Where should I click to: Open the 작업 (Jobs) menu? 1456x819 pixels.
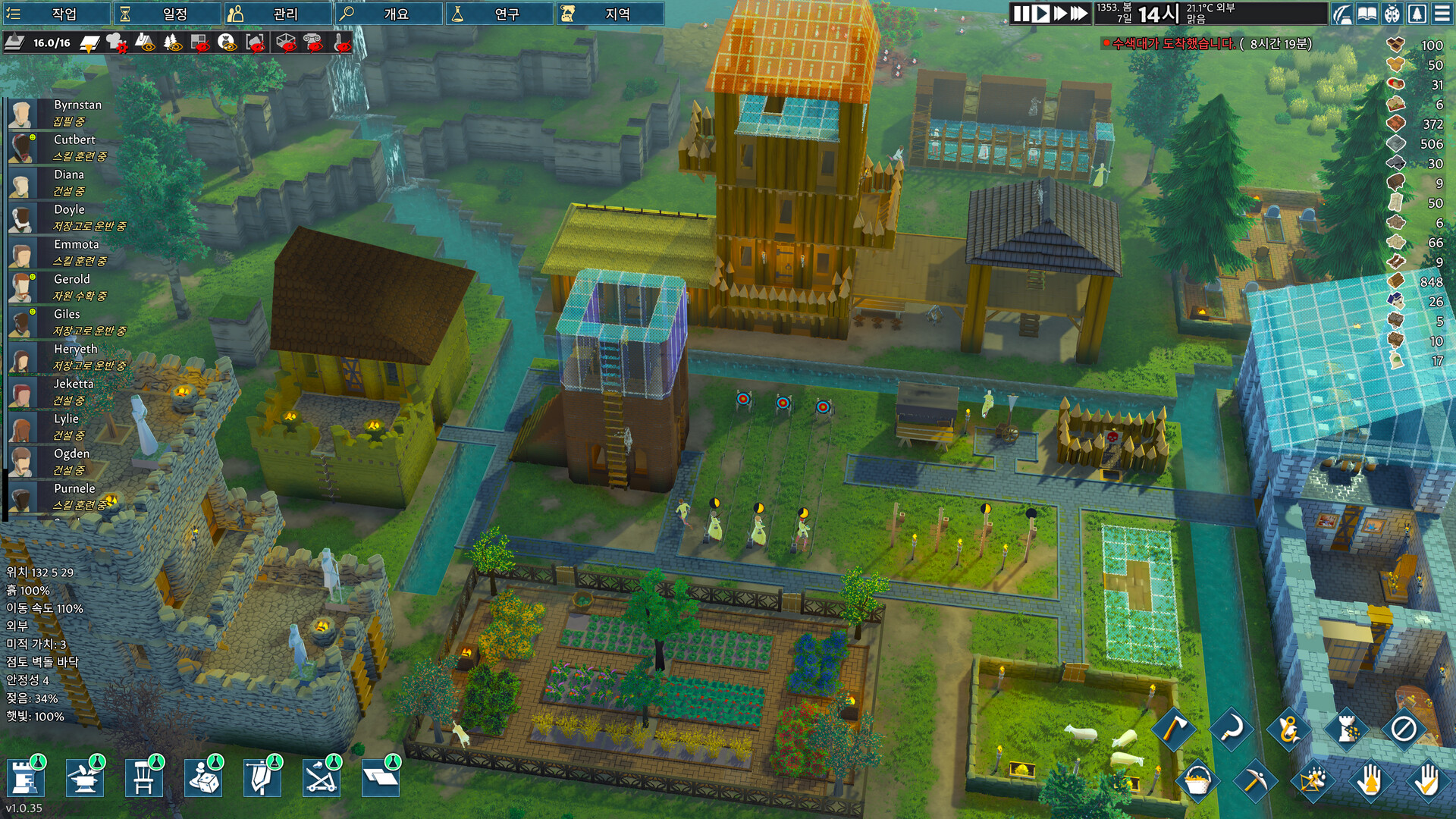point(55,14)
